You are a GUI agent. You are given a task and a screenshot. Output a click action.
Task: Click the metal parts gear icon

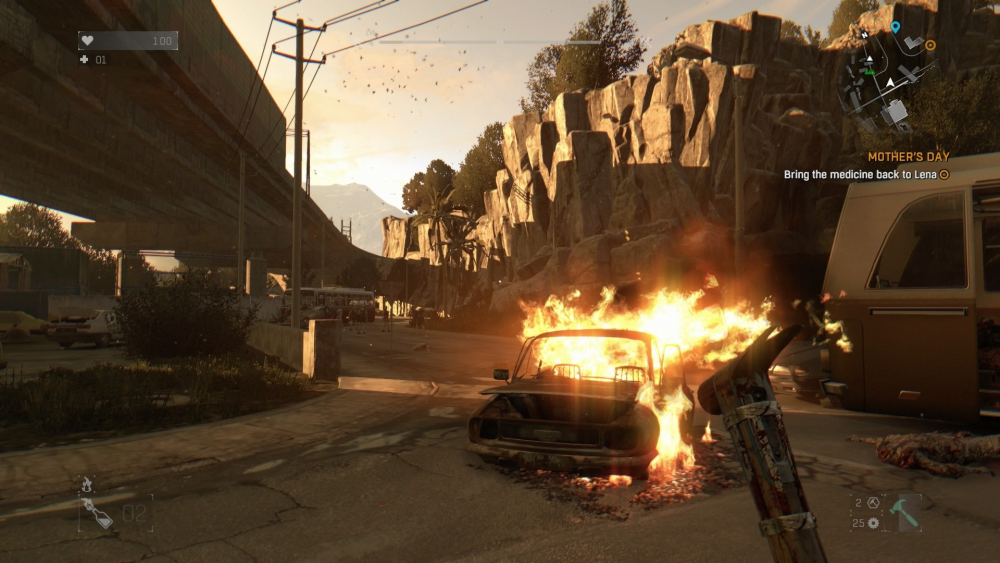[873, 523]
